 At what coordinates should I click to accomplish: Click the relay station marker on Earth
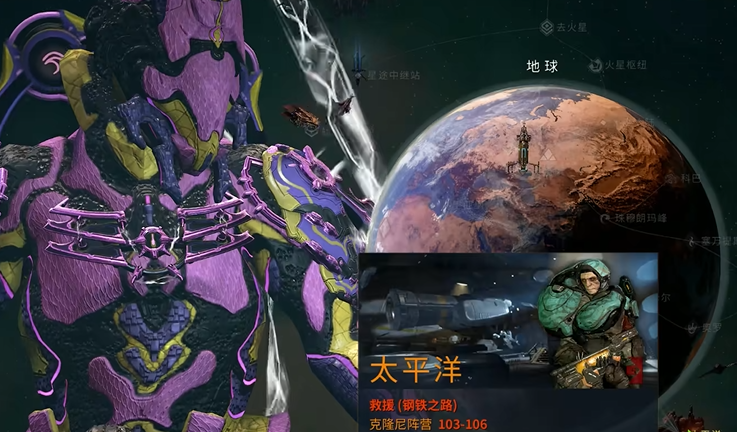coord(522,148)
